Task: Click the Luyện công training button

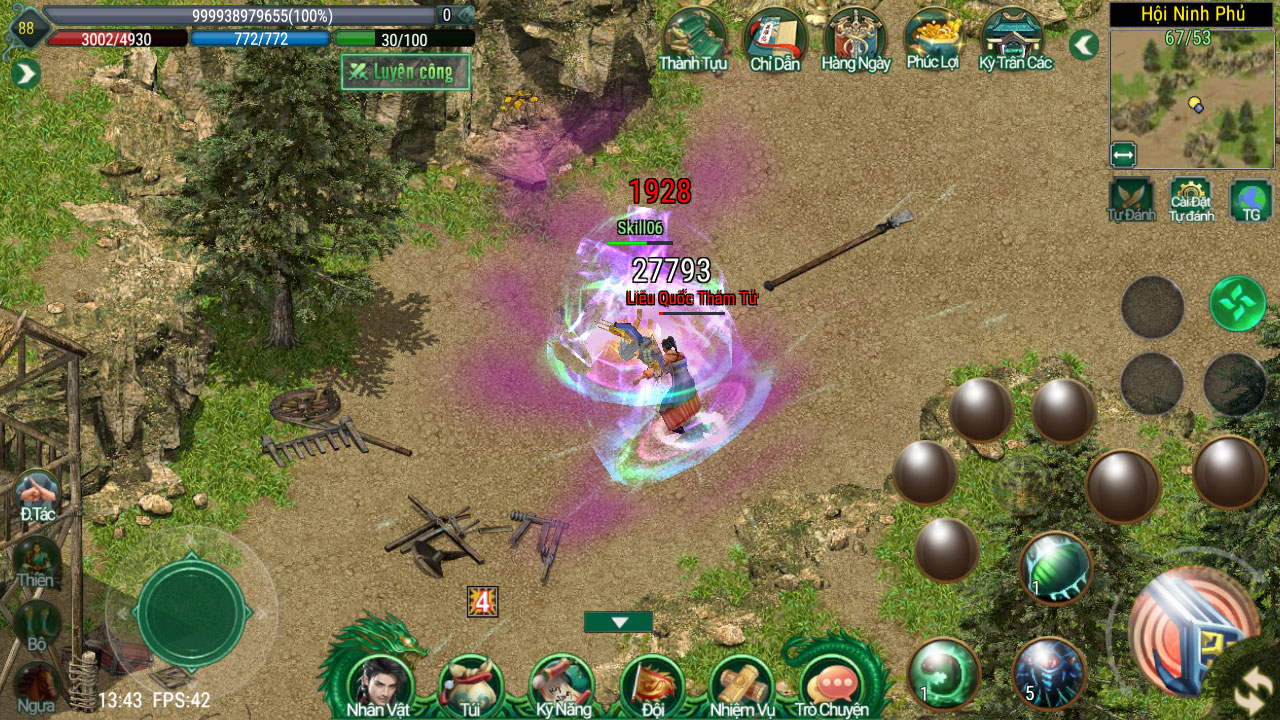Action: (x=405, y=72)
